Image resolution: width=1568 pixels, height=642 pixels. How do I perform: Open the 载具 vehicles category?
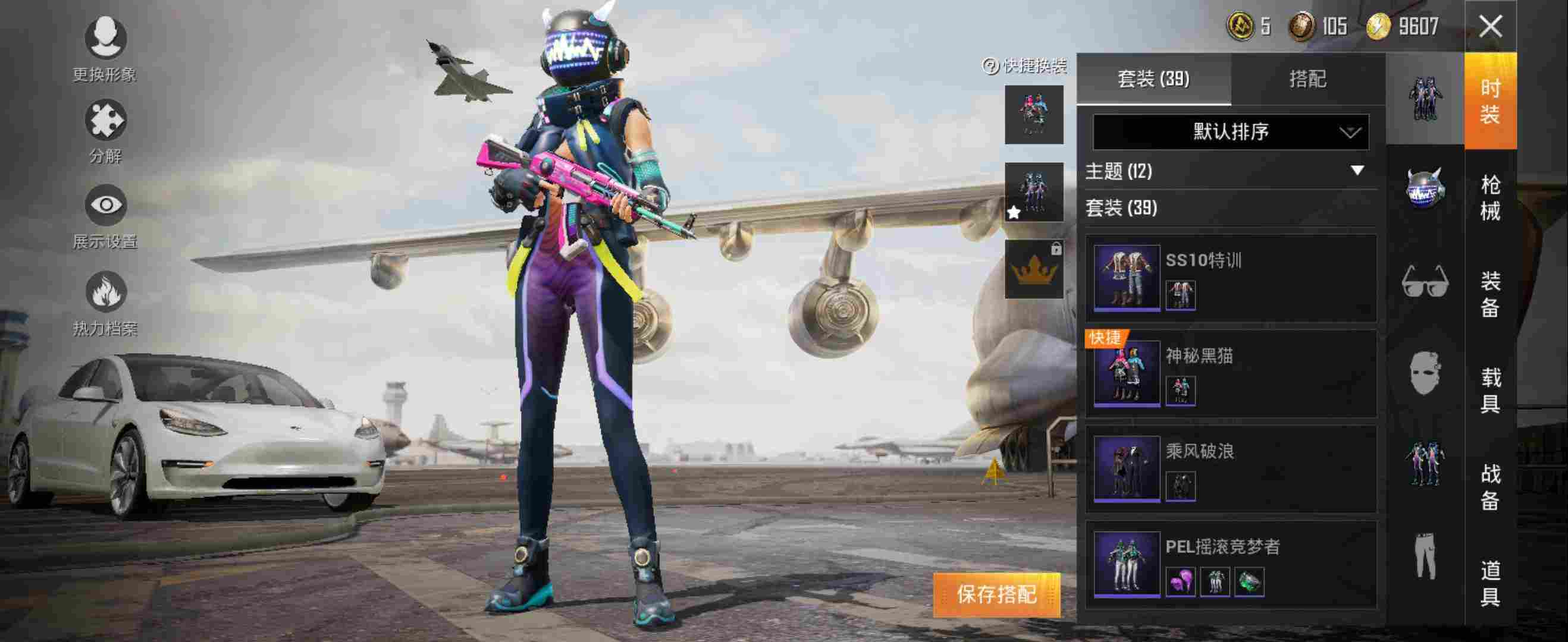click(1489, 390)
